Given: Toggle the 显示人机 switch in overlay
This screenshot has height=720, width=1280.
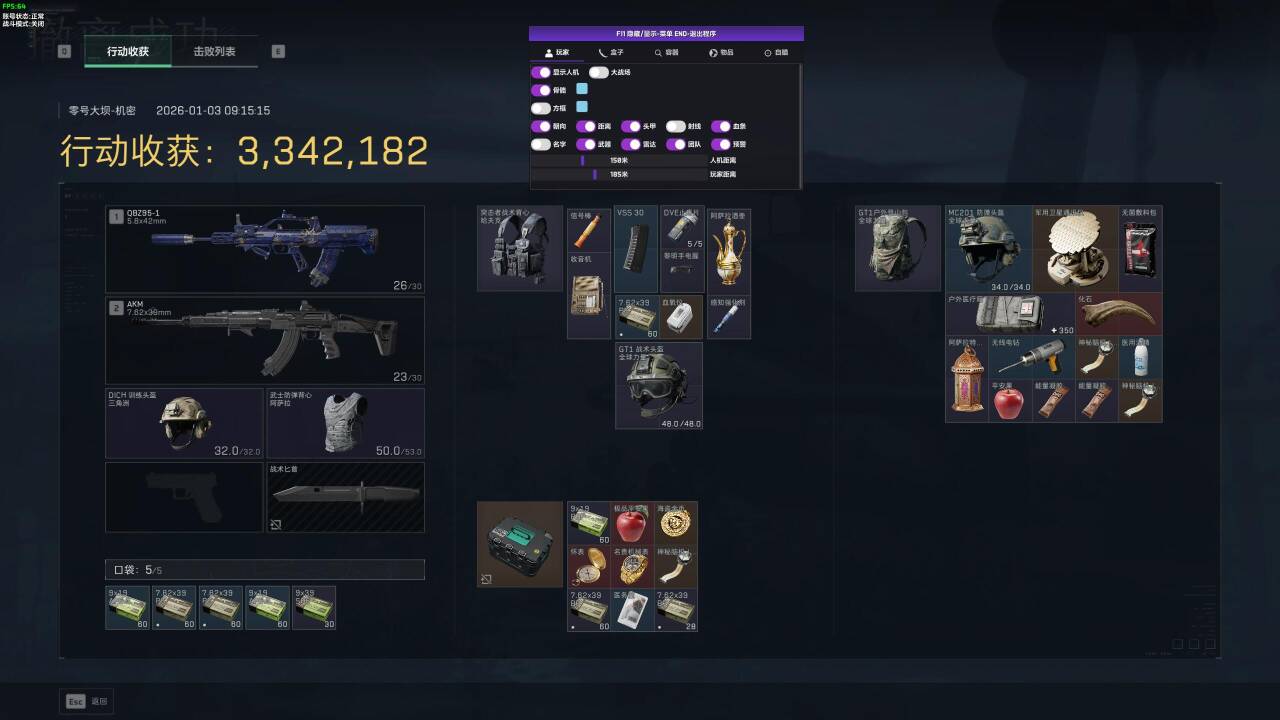Looking at the screenshot, I should pos(541,72).
